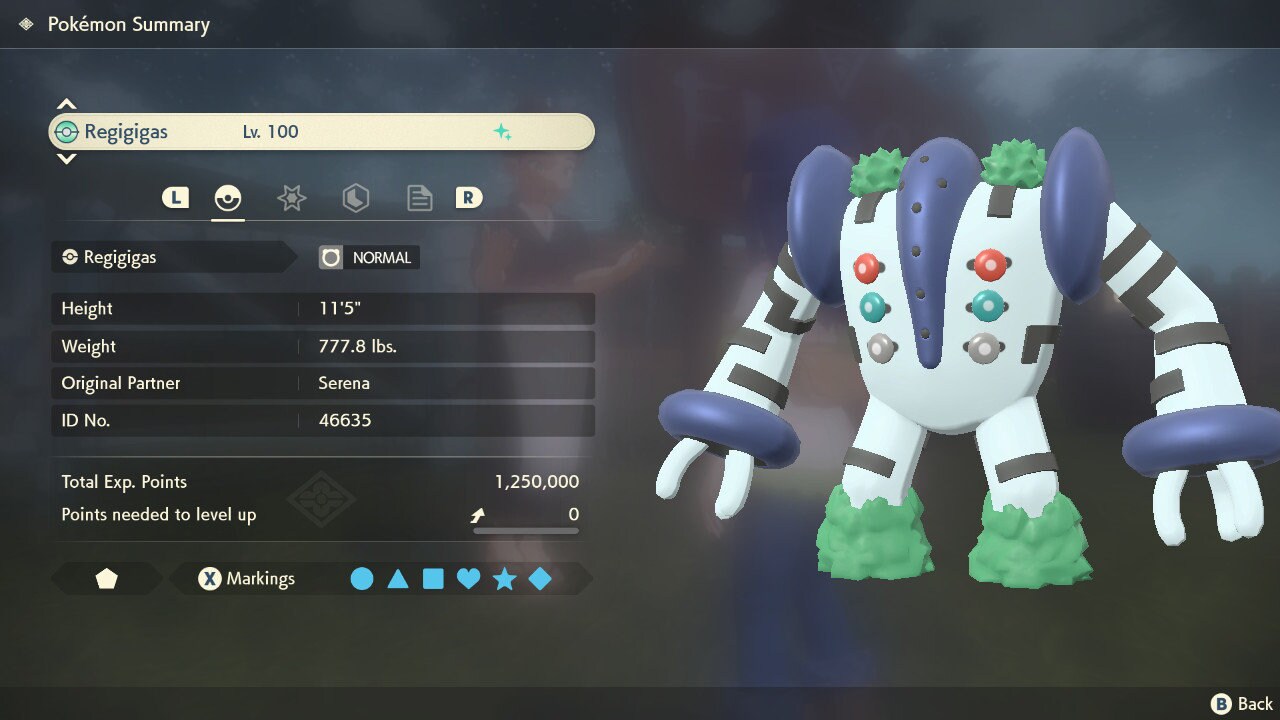
Task: Toggle the diamond marking
Action: coord(540,579)
